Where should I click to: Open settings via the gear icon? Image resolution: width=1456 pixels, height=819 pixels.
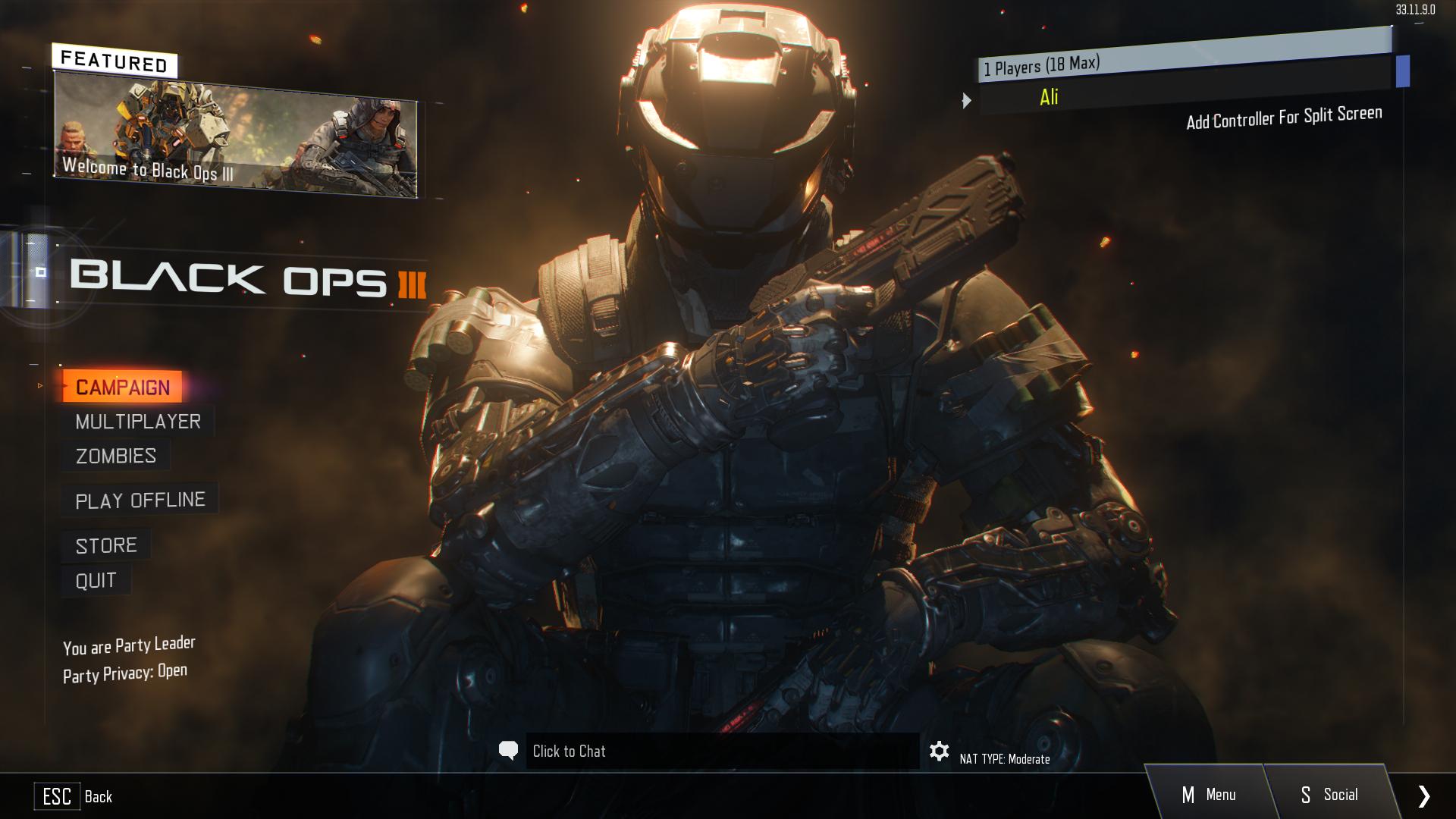pos(939,752)
